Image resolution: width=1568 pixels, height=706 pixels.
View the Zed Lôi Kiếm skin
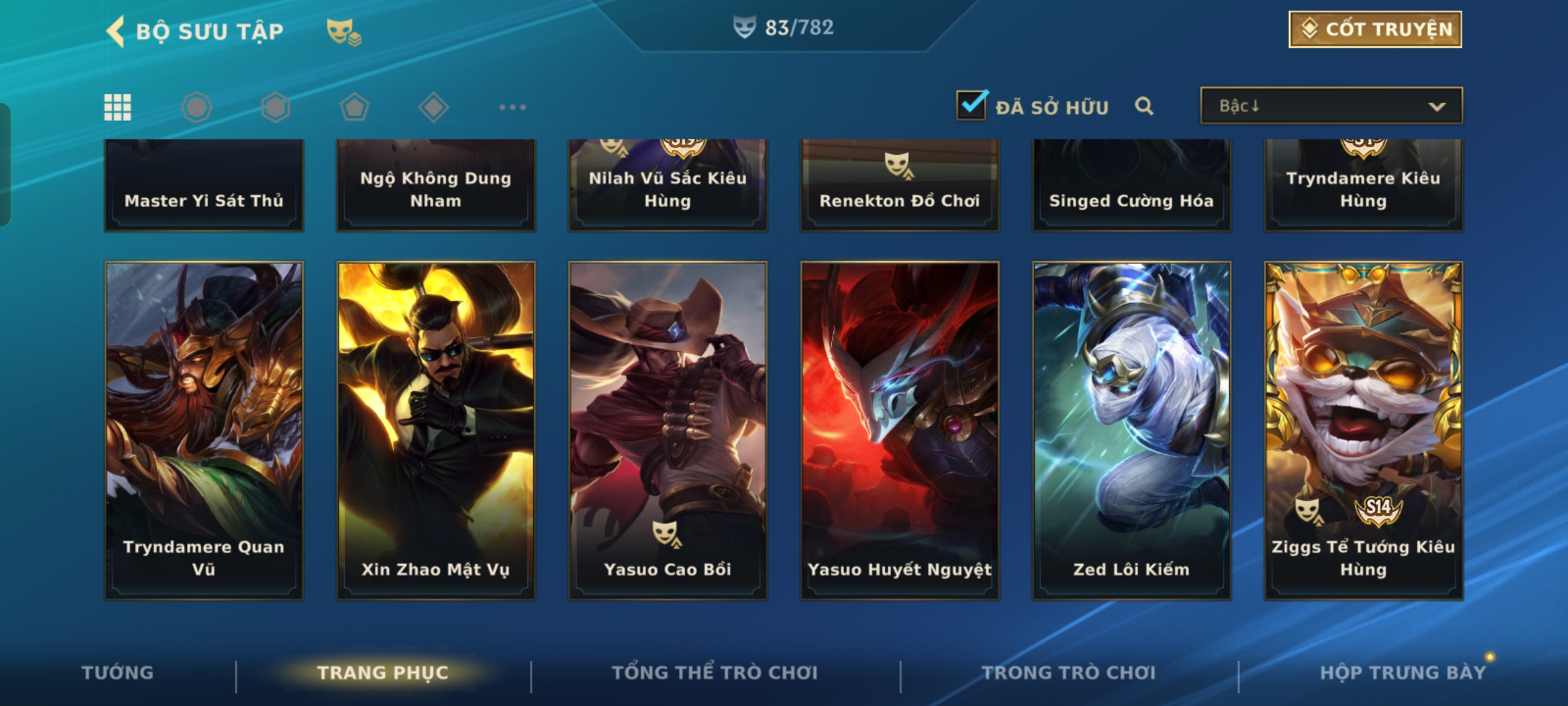click(1132, 430)
